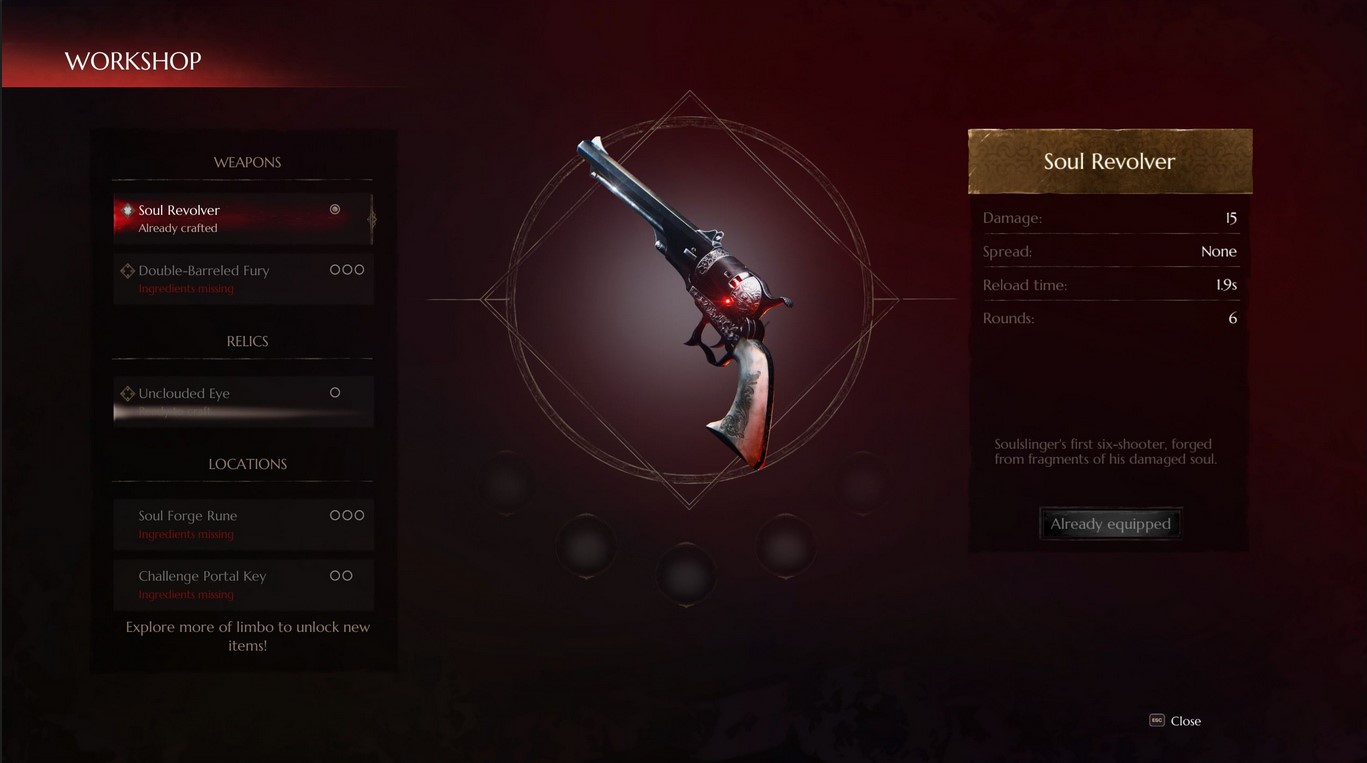Choose Double-Barreled Fury in the weapons list
Screen dimensions: 1367x763
[x=242, y=279]
